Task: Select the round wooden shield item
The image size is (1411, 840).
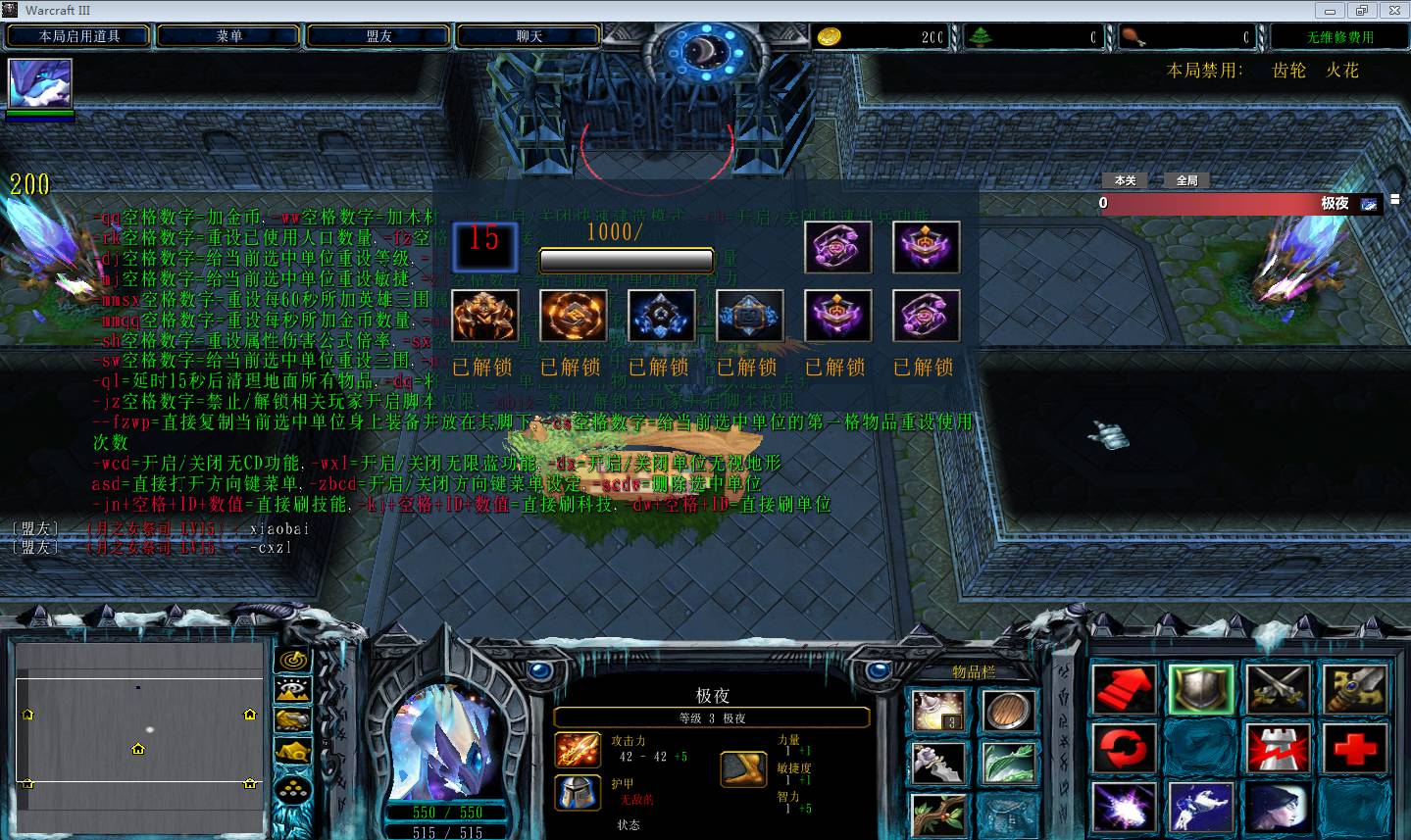Action: 1007,712
